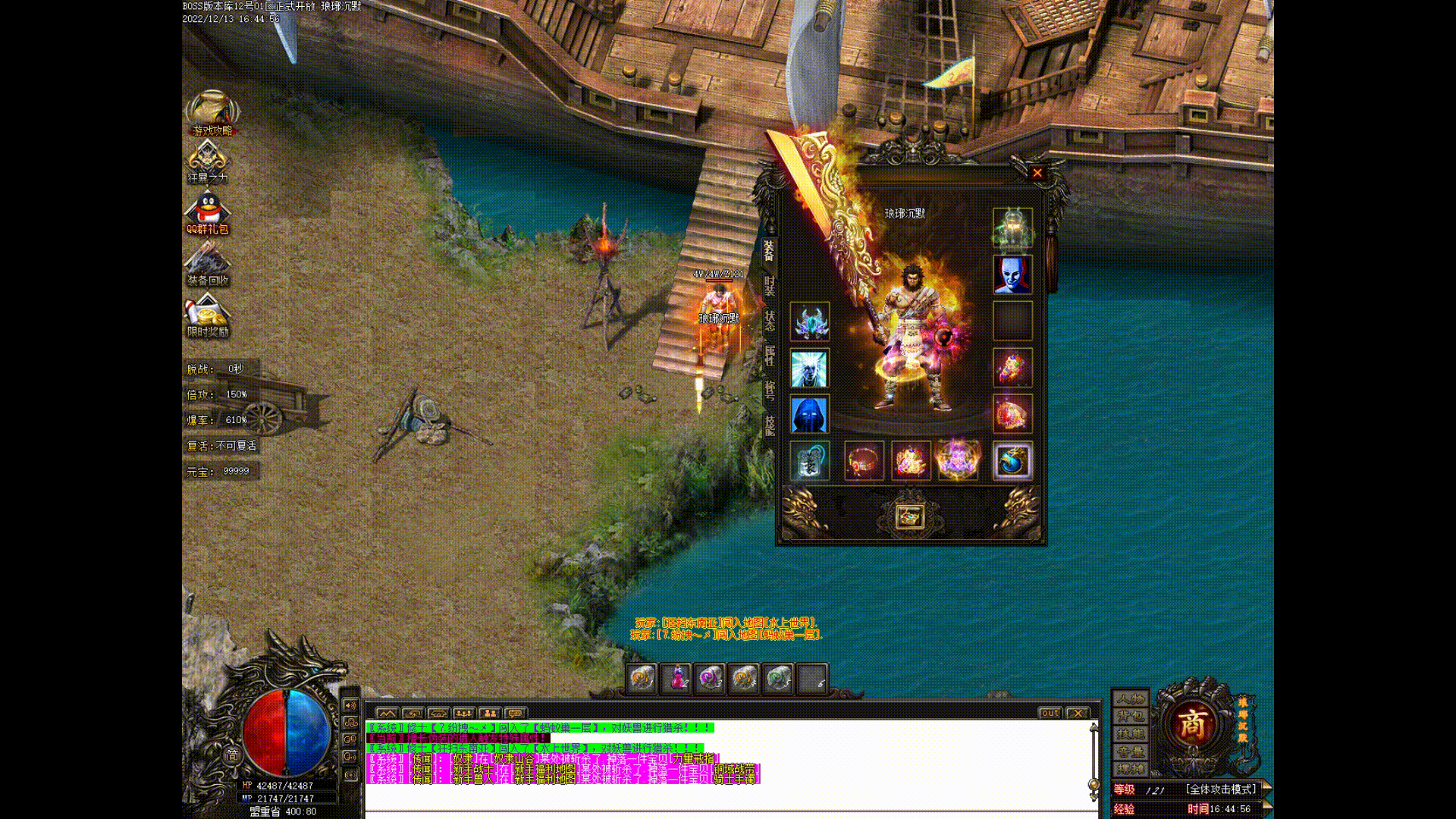Screen dimensions: 1456x819
Task: Close the chat window with its X button
Action: (x=1077, y=713)
